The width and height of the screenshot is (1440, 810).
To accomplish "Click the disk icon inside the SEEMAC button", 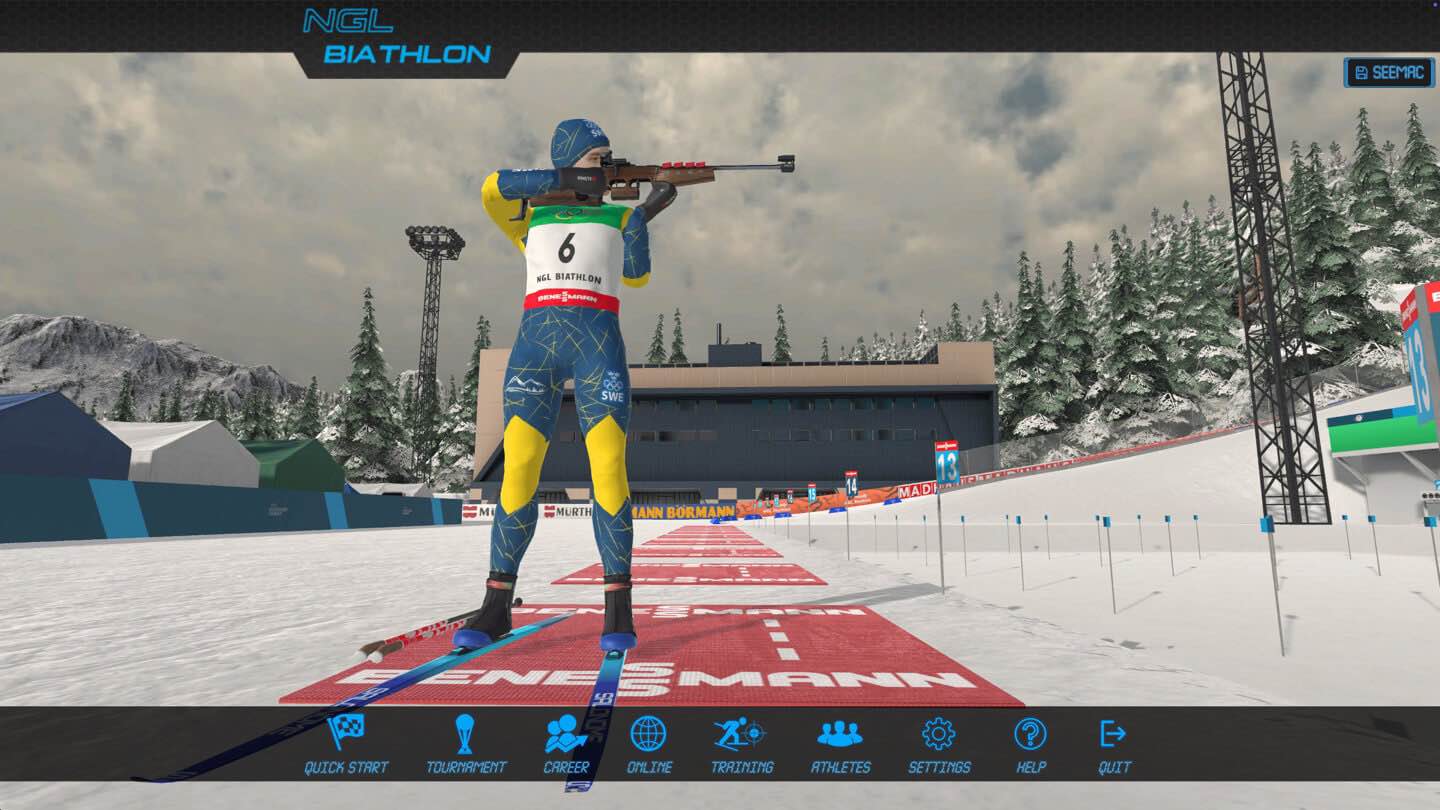I will 1362,70.
